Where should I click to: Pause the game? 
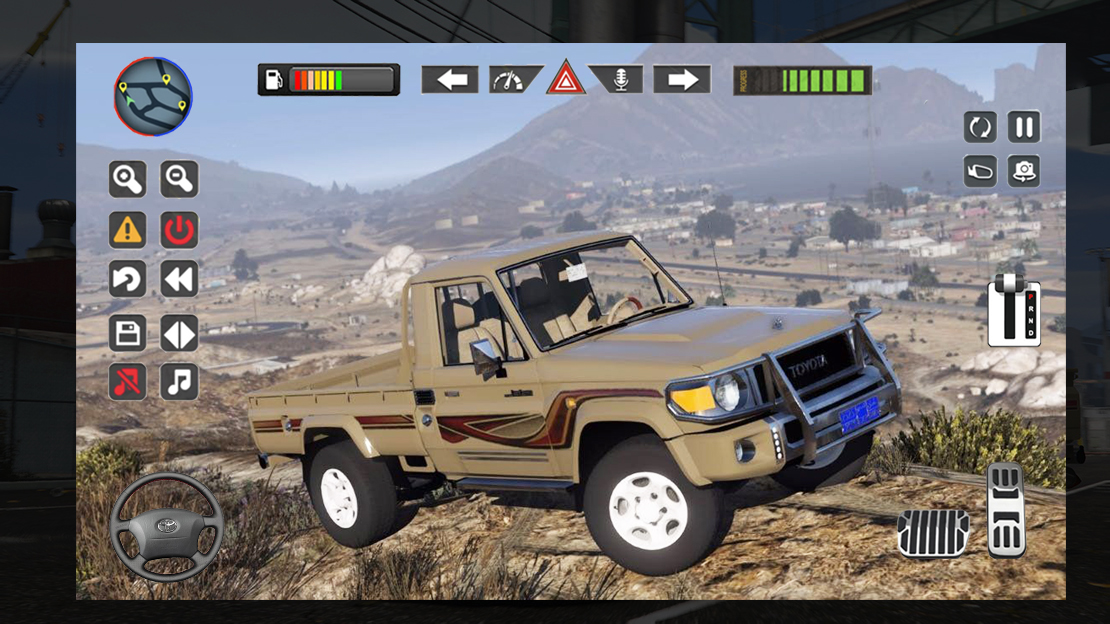point(1024,127)
